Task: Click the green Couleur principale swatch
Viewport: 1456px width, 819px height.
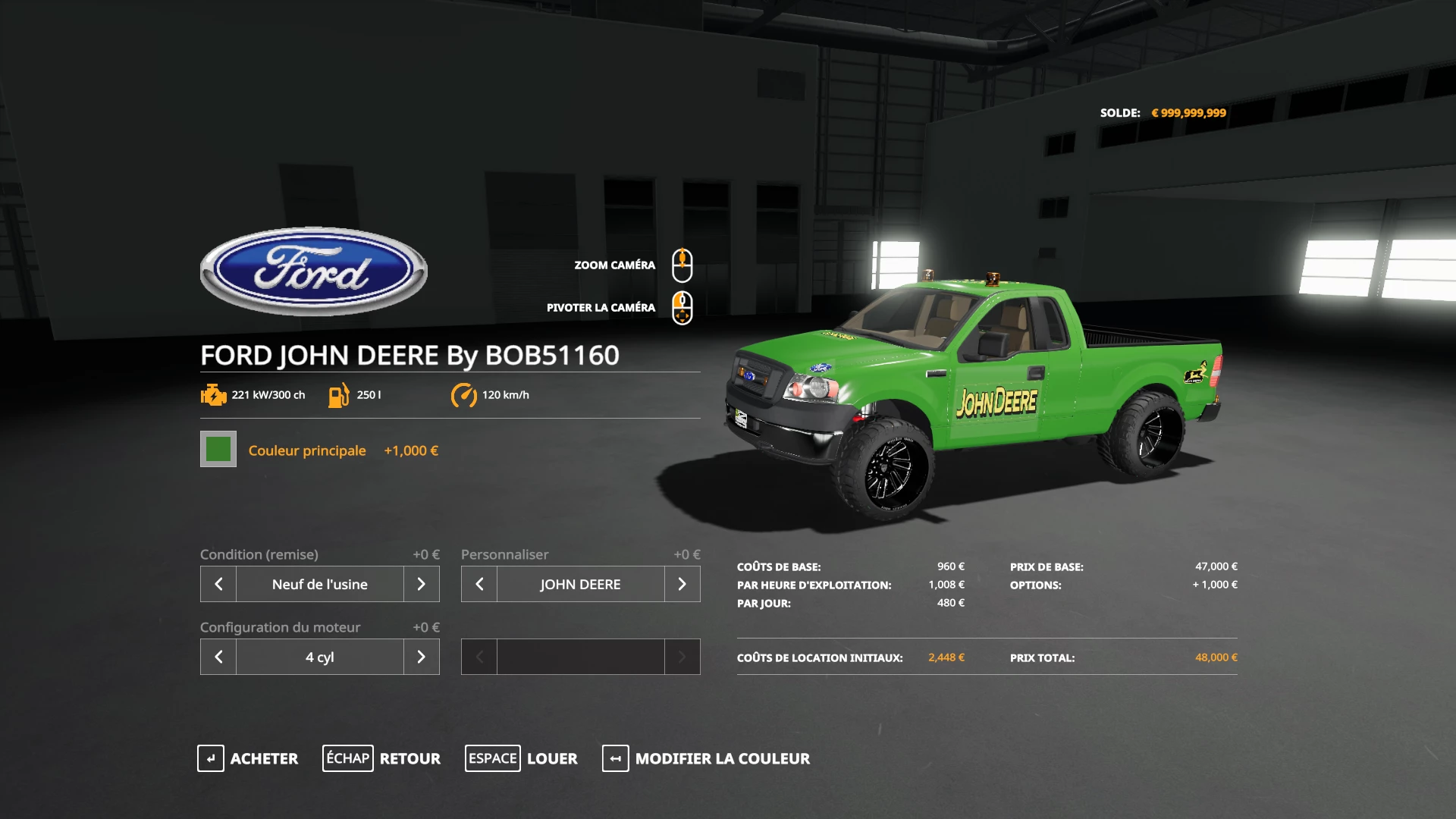Action: (218, 450)
